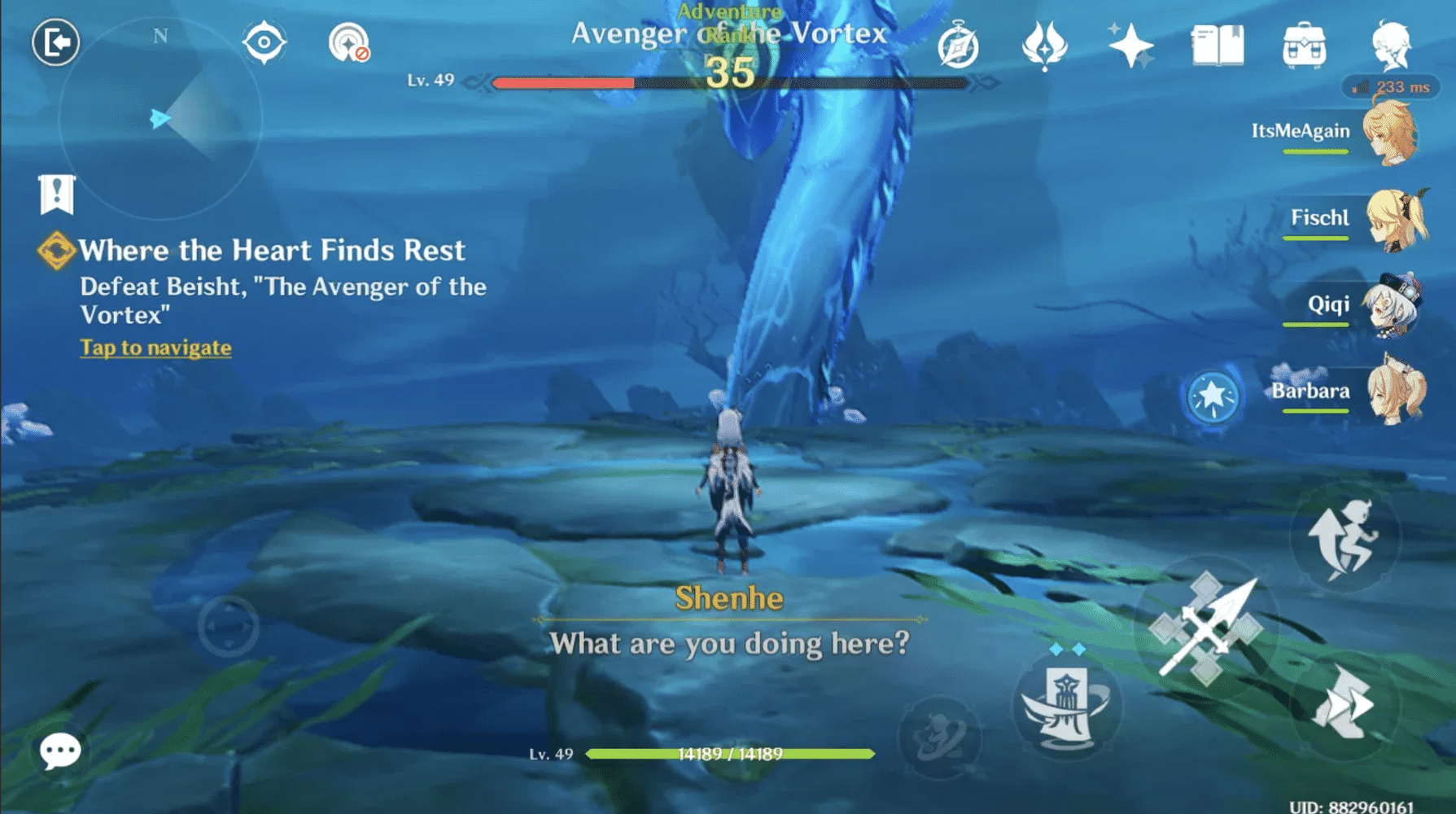Click Beisht's boss health bar
The image size is (1456, 814).
(730, 83)
